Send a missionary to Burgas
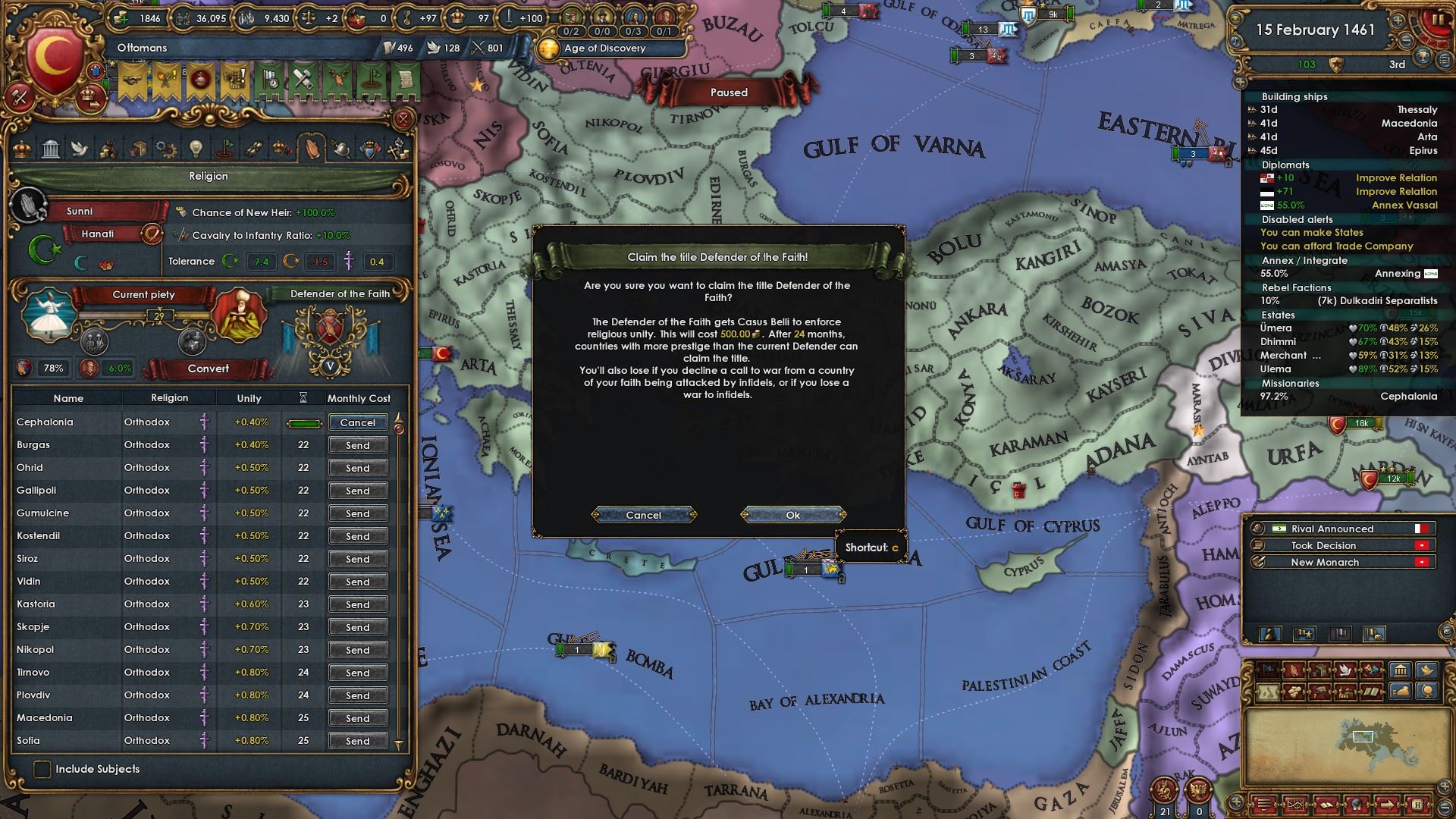Screen dimensions: 1456x819 click(x=357, y=445)
